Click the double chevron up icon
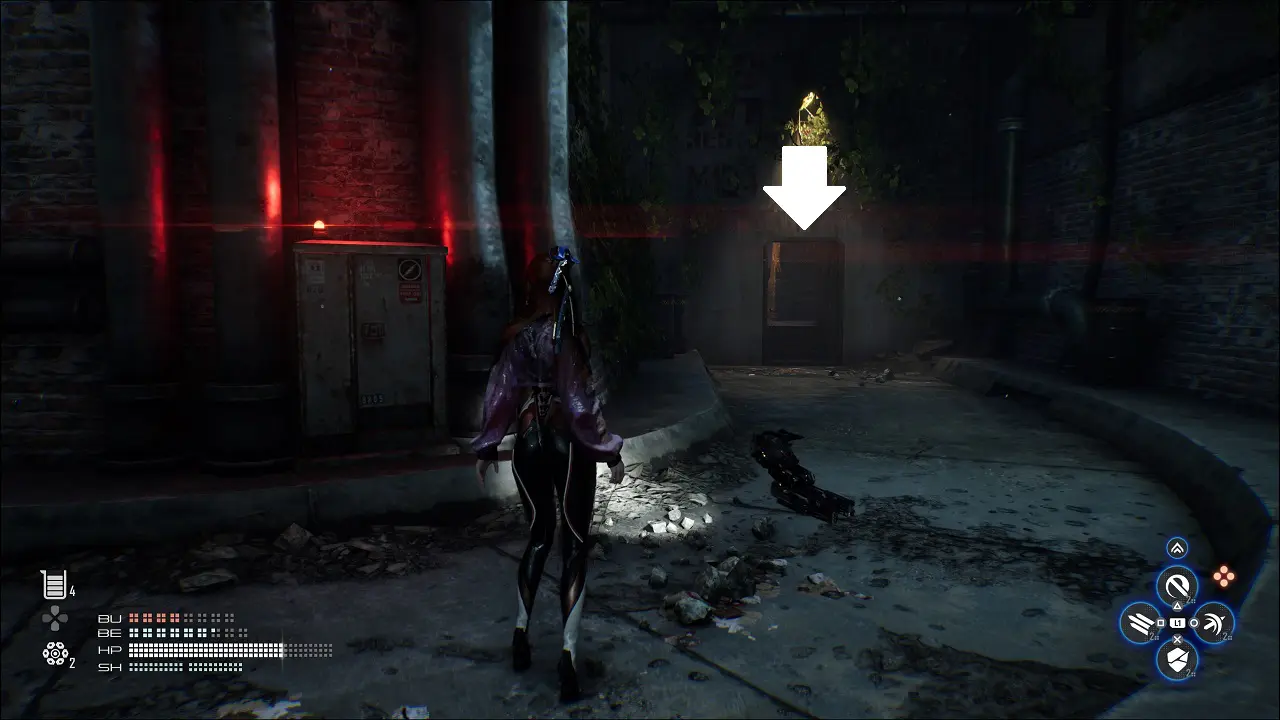The height and width of the screenshot is (720, 1280). pyautogui.click(x=1177, y=548)
